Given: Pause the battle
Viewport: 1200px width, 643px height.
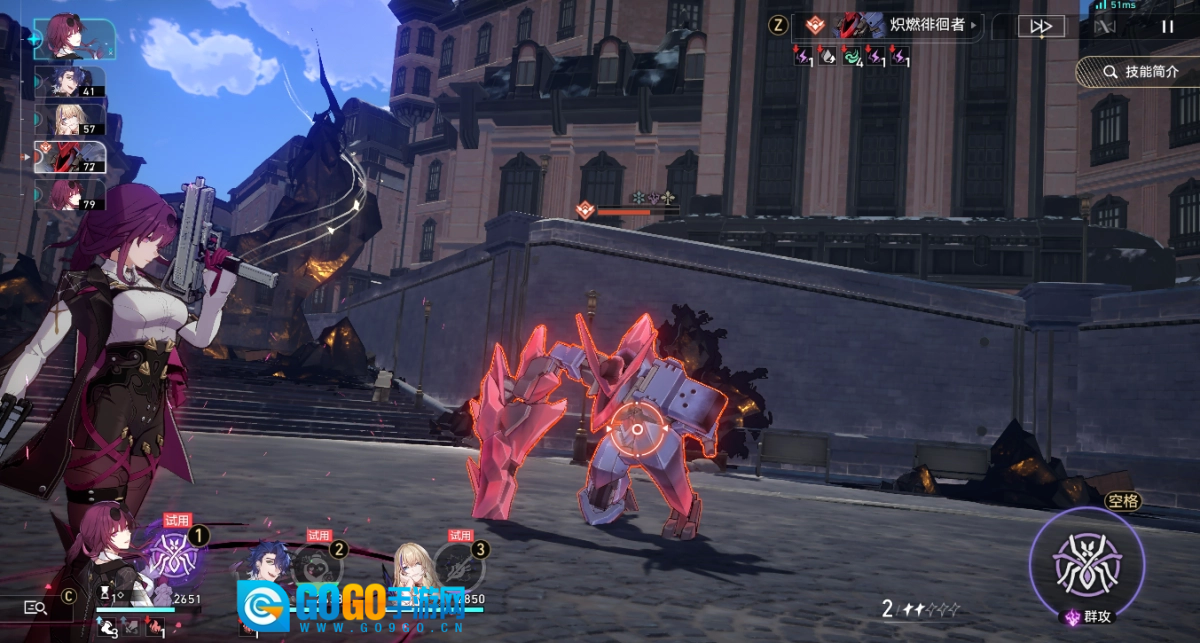Looking at the screenshot, I should pyautogui.click(x=1167, y=27).
